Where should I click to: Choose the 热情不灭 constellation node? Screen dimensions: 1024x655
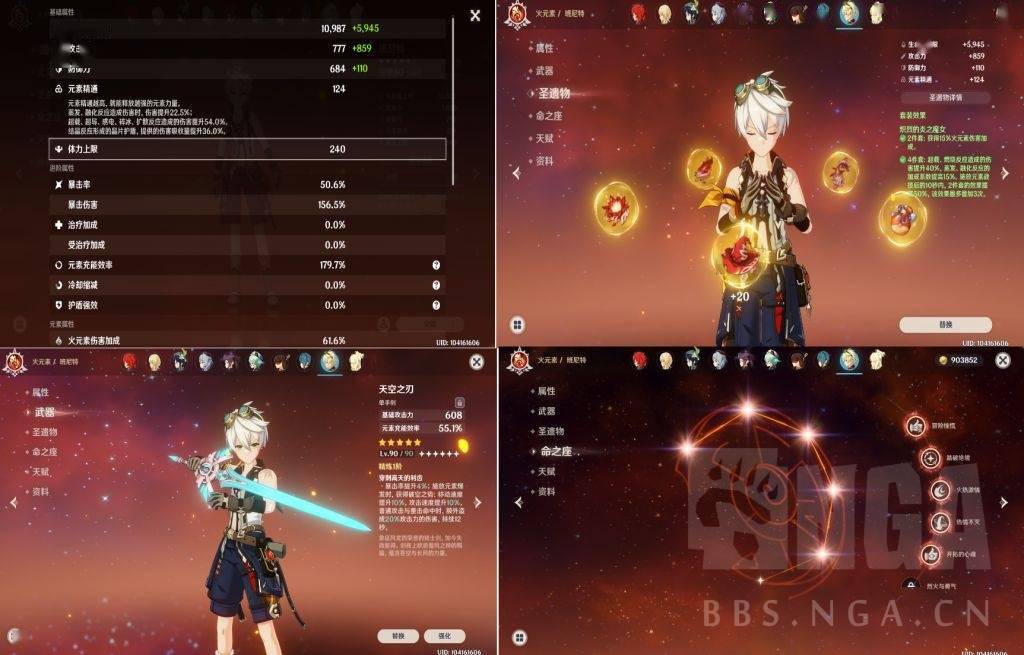(x=940, y=522)
